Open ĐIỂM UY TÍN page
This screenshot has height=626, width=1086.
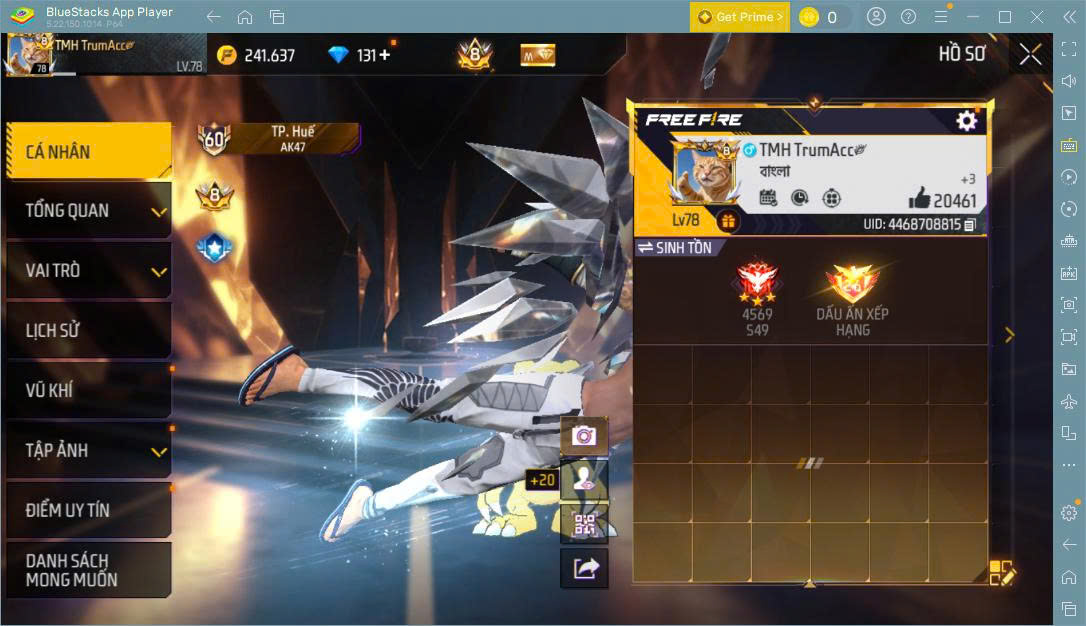88,510
